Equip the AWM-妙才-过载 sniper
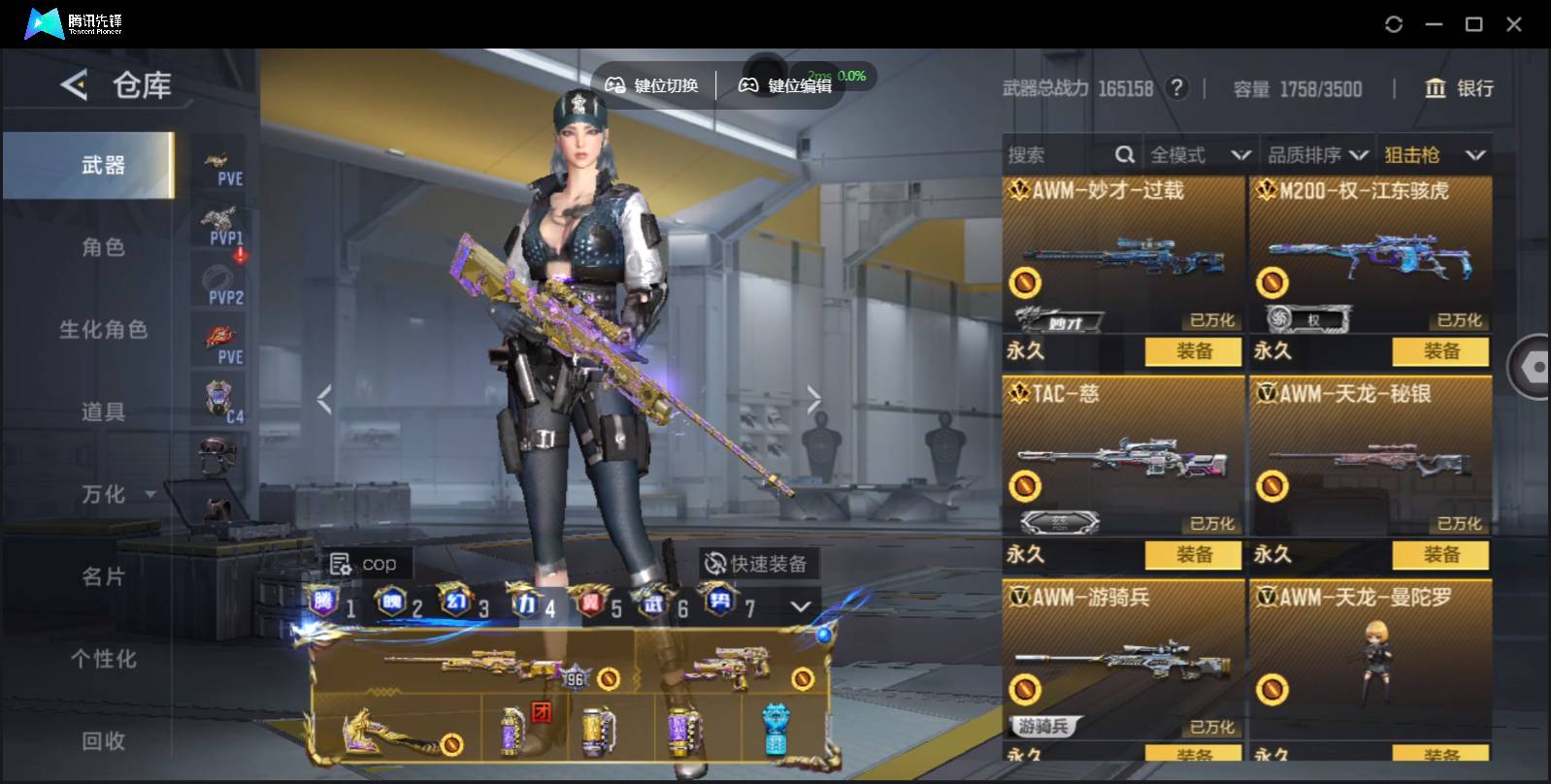1551x784 pixels. [1193, 351]
